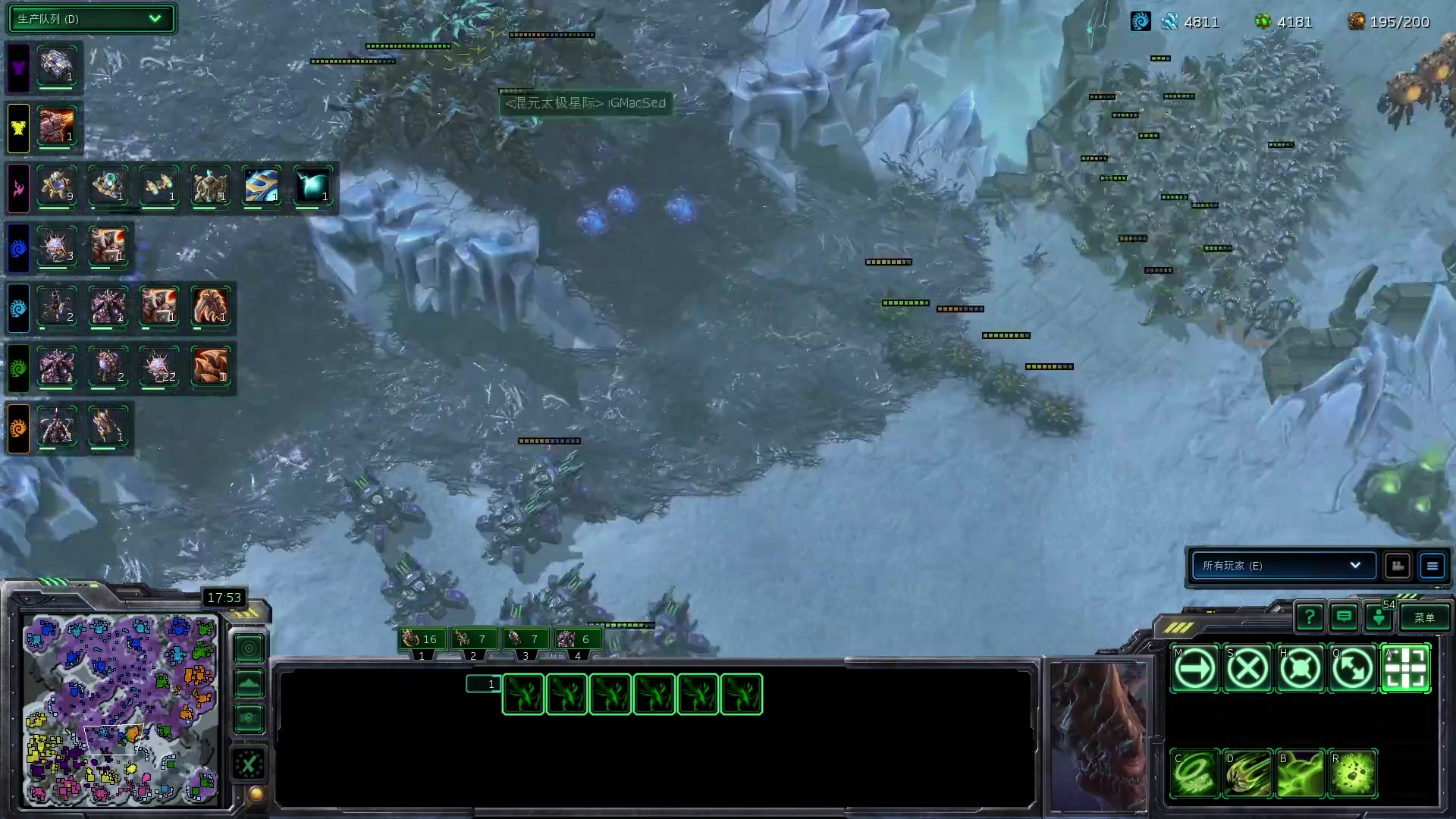Click the camera icon beside the player dropdown
Viewport: 1456px width, 819px height.
click(1398, 566)
